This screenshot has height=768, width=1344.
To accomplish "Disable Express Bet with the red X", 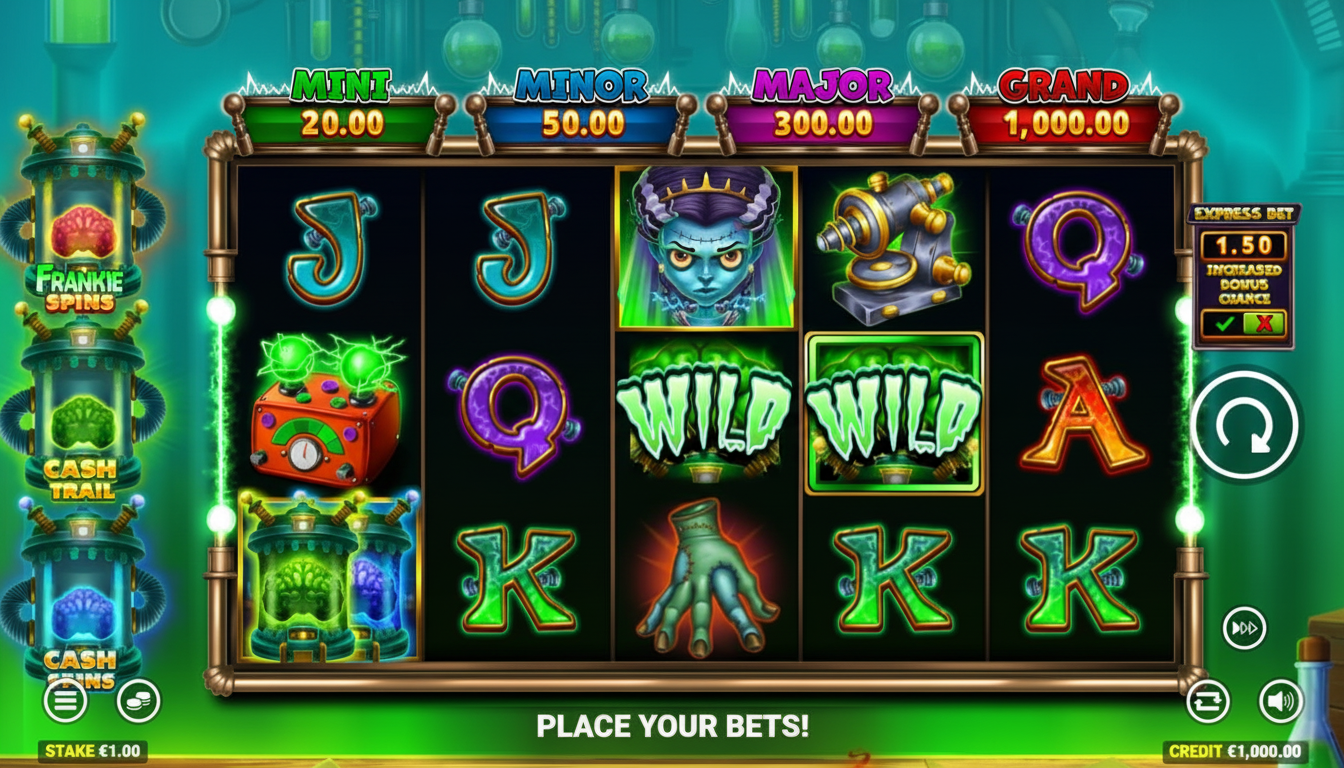I will click(1263, 325).
